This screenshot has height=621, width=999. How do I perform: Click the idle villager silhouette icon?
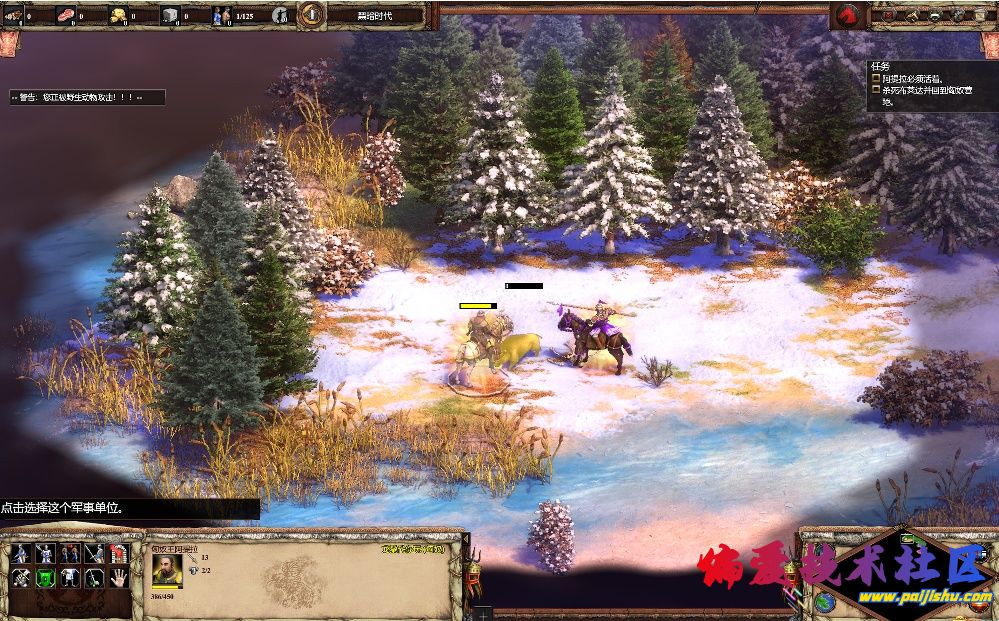click(281, 15)
